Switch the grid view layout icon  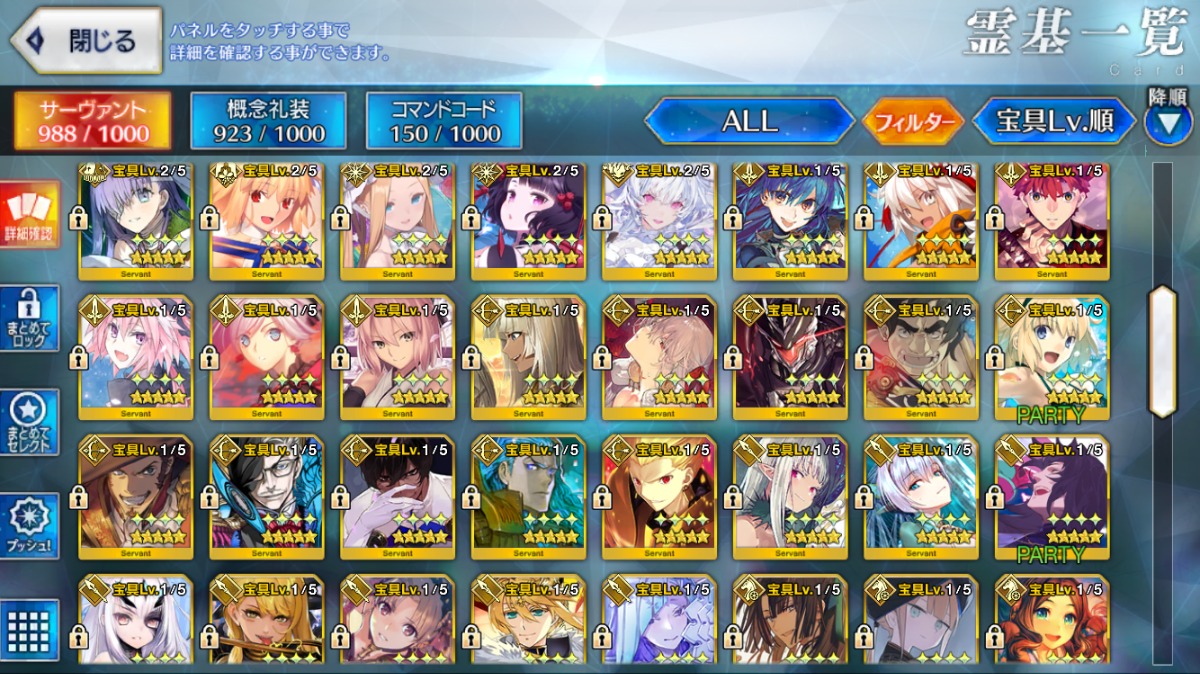[x=30, y=628]
